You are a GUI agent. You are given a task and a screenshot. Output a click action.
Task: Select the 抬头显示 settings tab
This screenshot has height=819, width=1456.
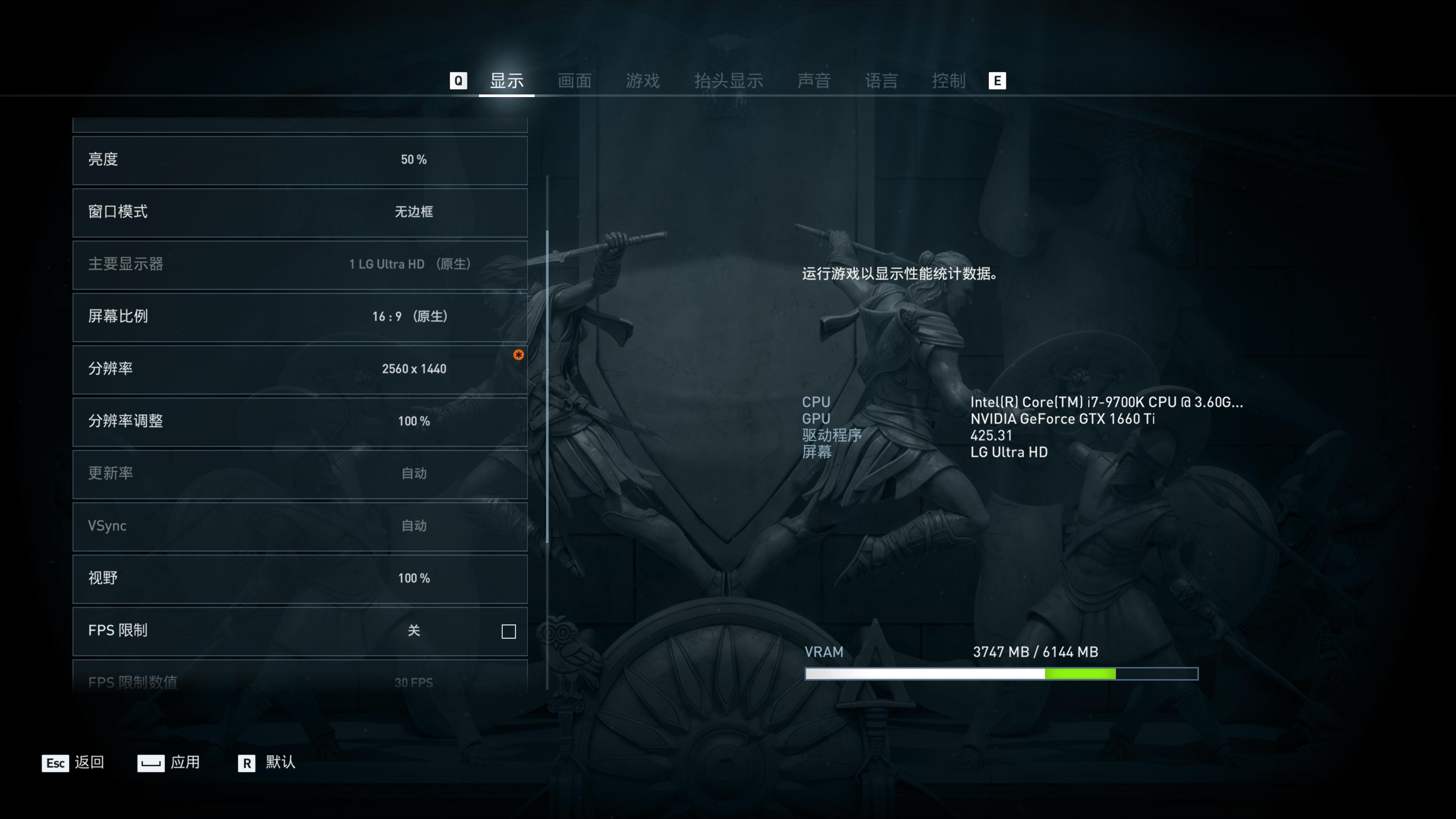pyautogui.click(x=729, y=80)
